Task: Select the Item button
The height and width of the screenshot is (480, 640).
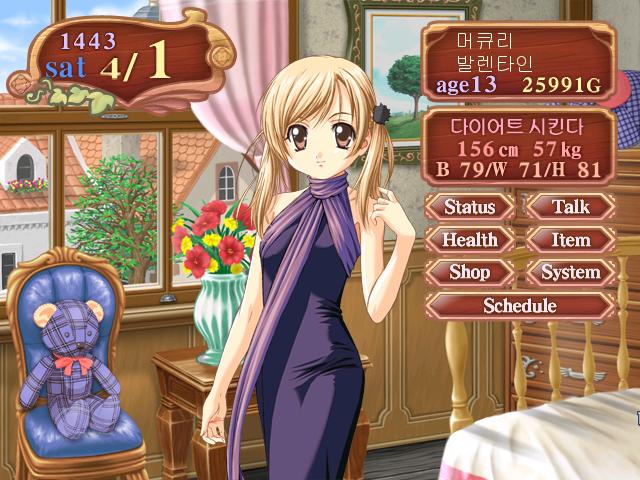Action: click(x=571, y=240)
